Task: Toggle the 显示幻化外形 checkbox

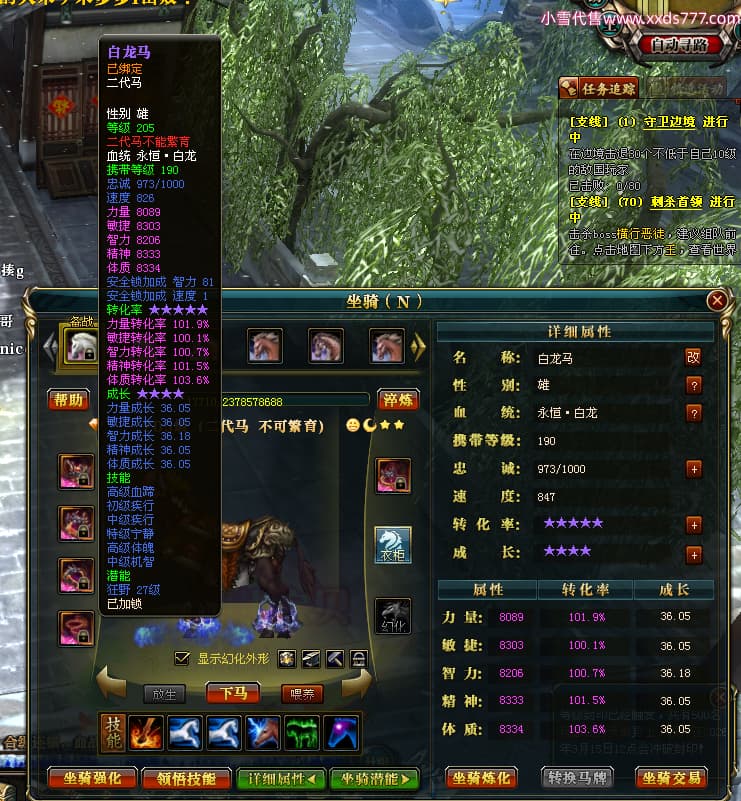Action: coord(181,658)
